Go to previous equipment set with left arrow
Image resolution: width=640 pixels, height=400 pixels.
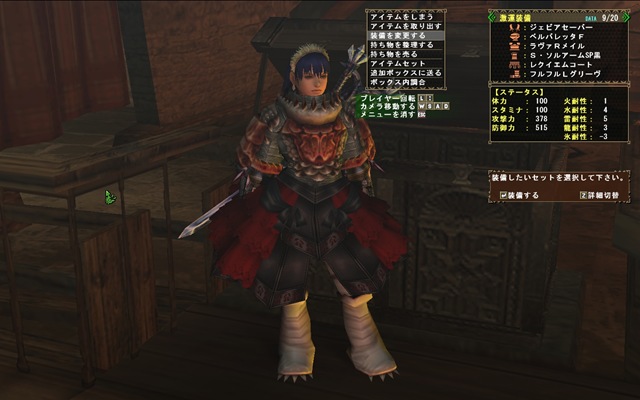[492, 17]
